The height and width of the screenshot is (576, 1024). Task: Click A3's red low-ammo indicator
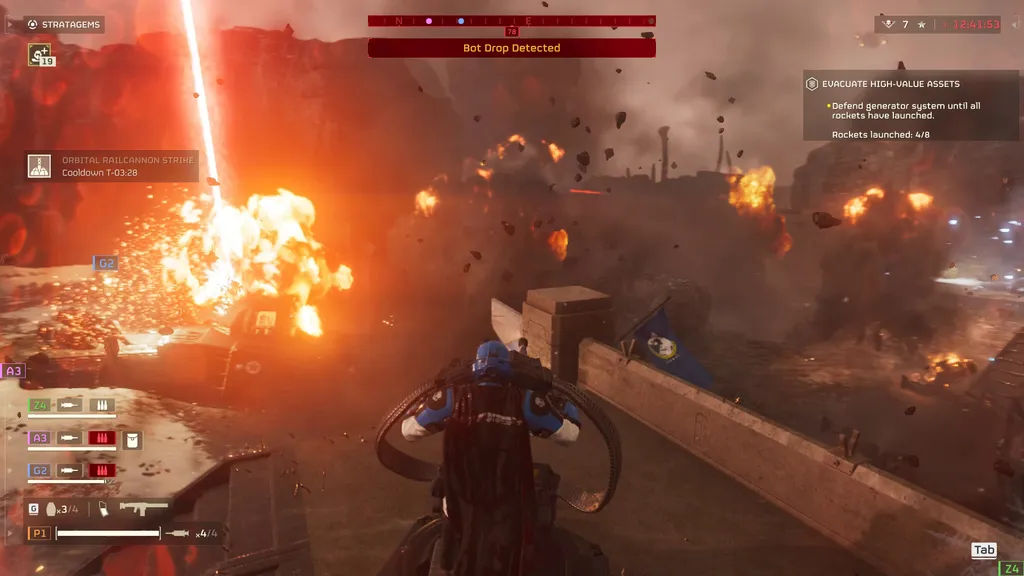coord(102,438)
